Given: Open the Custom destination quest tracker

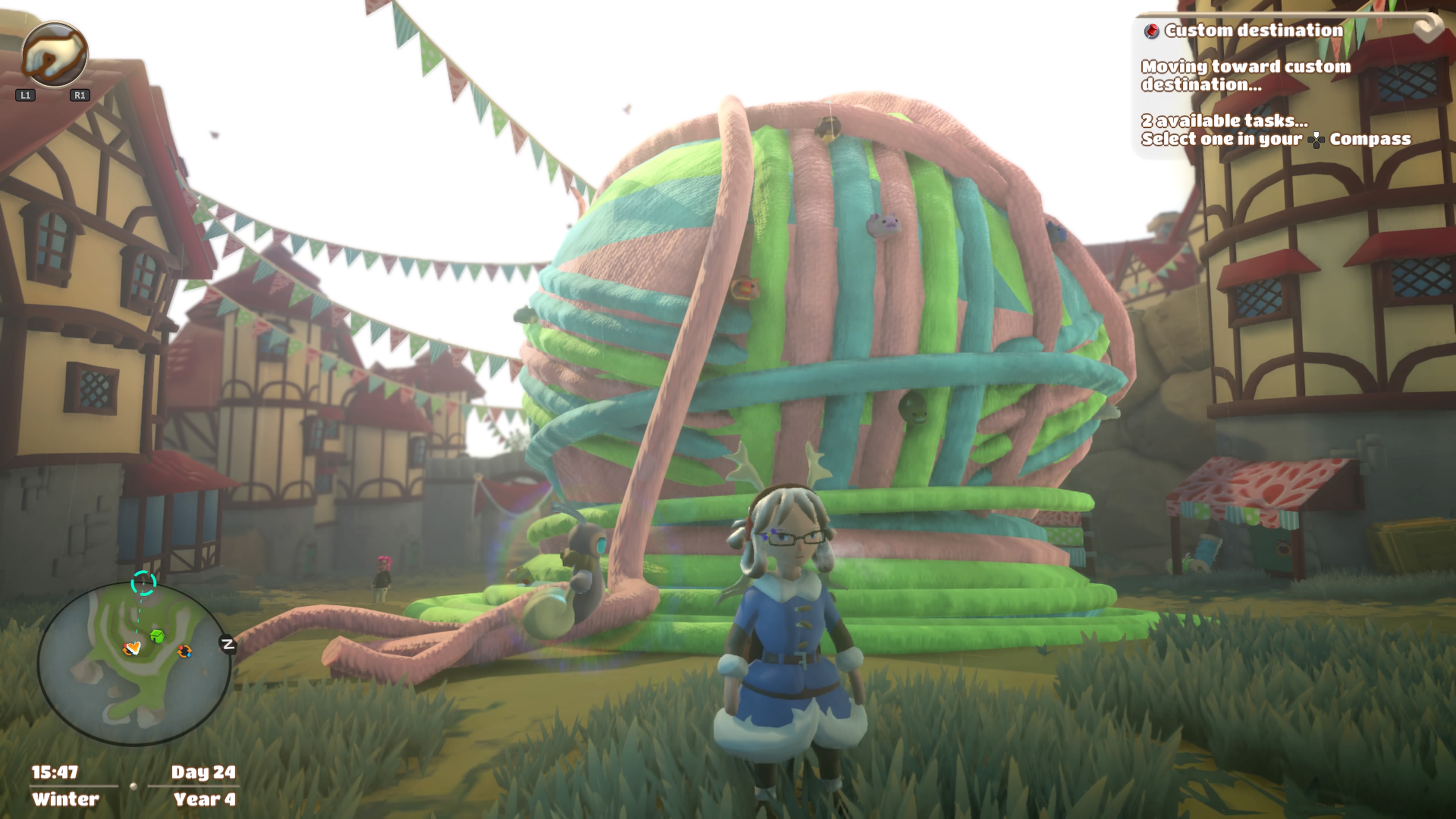Looking at the screenshot, I should [1252, 30].
